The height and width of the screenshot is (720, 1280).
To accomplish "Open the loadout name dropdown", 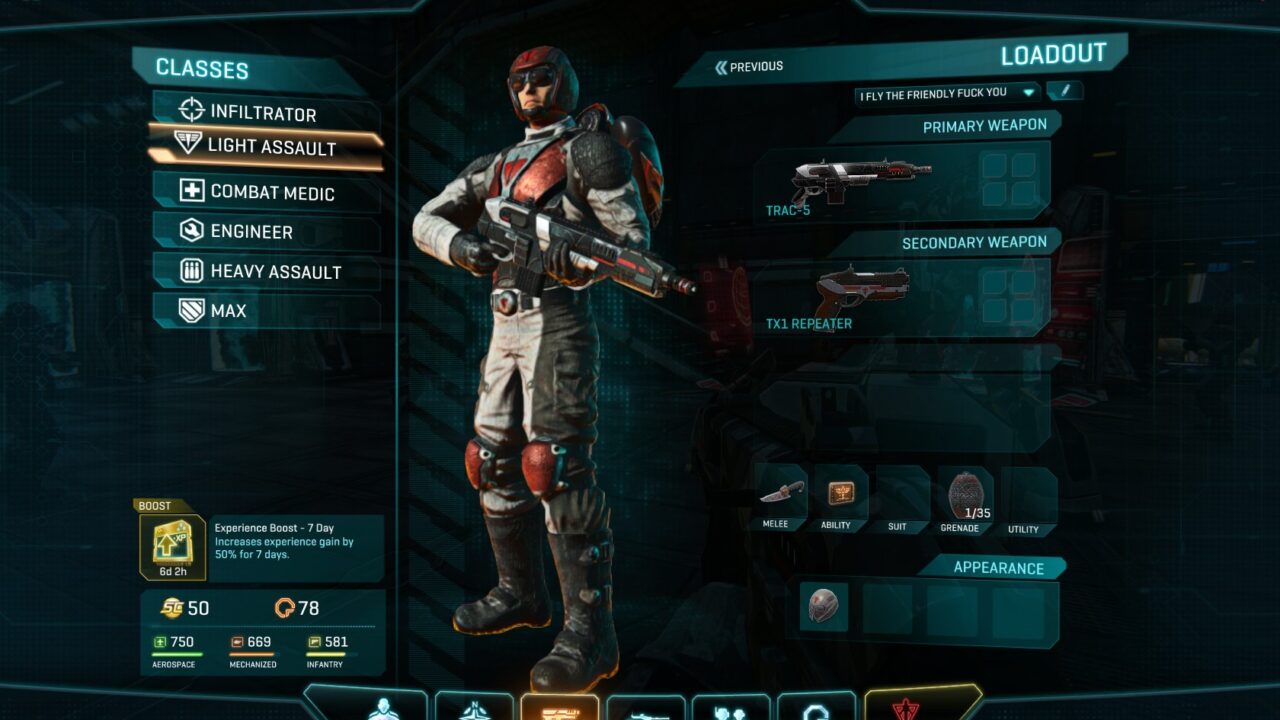I will coord(1028,93).
